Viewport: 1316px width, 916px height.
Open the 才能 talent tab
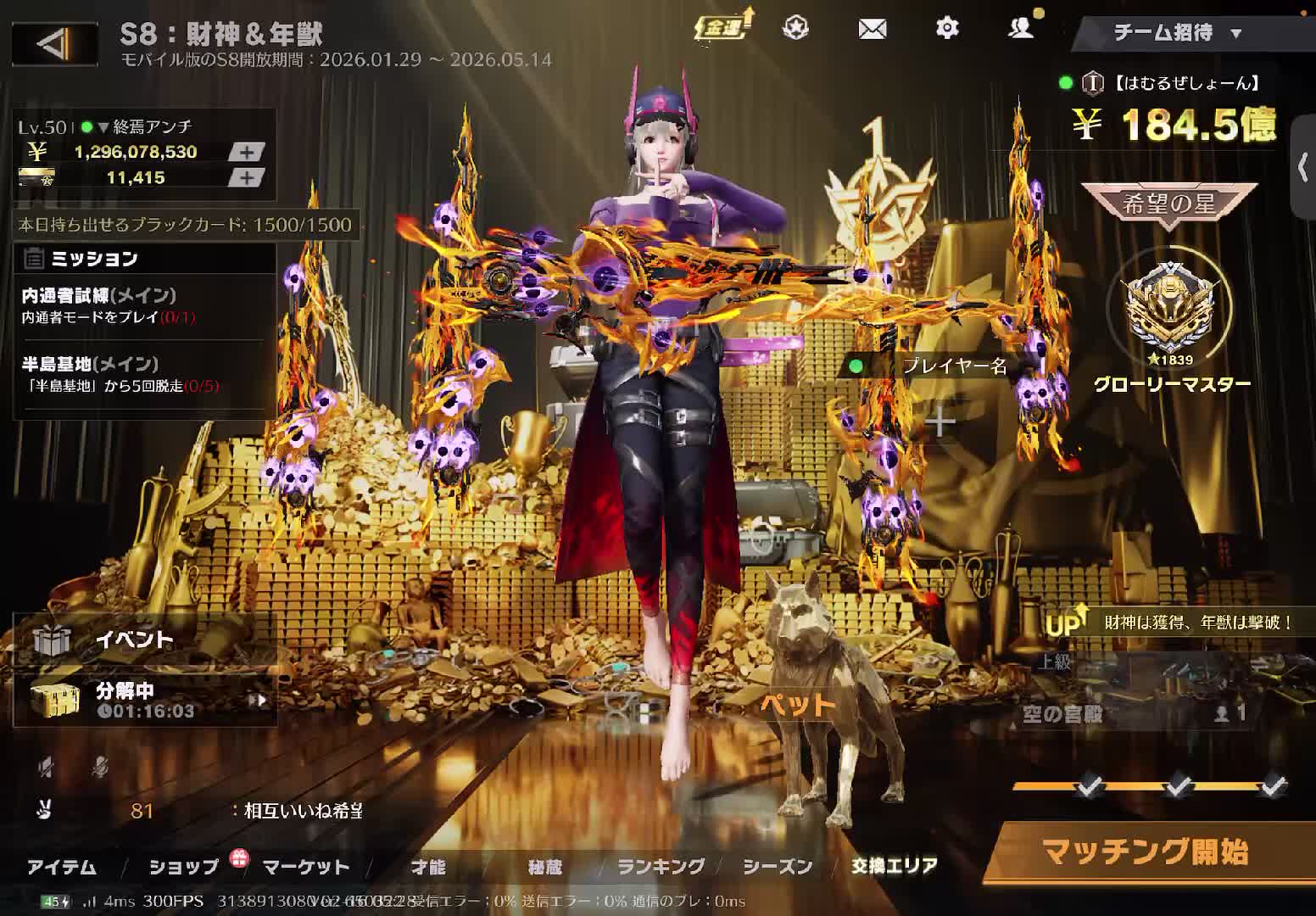click(x=427, y=867)
